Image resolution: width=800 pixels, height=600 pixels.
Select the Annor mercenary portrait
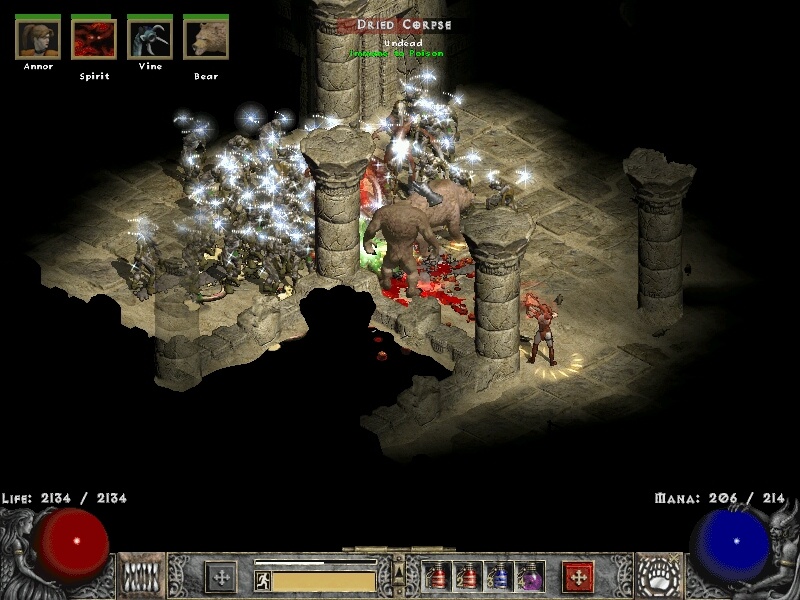pos(38,39)
